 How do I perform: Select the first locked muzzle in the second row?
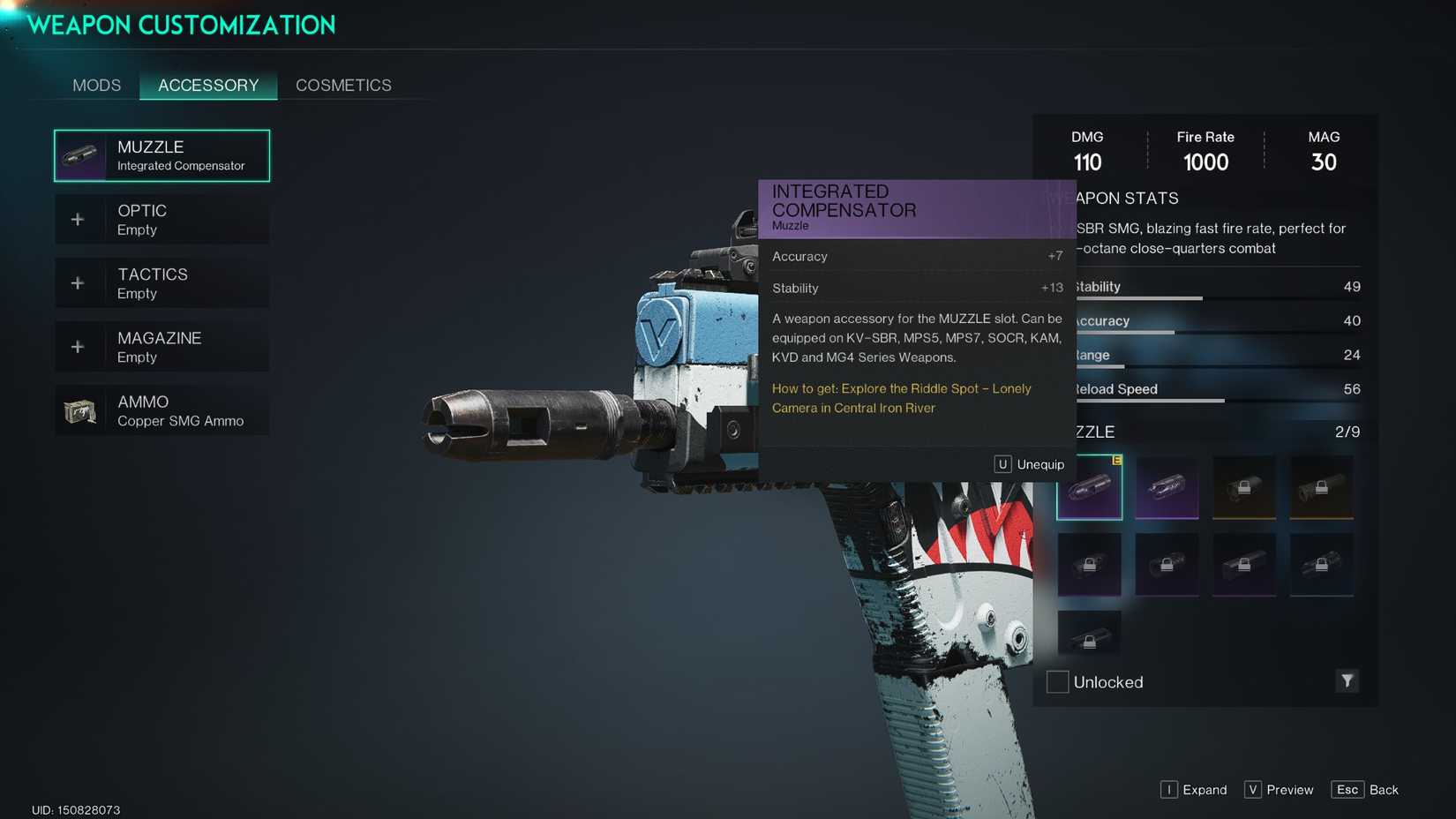click(1089, 565)
